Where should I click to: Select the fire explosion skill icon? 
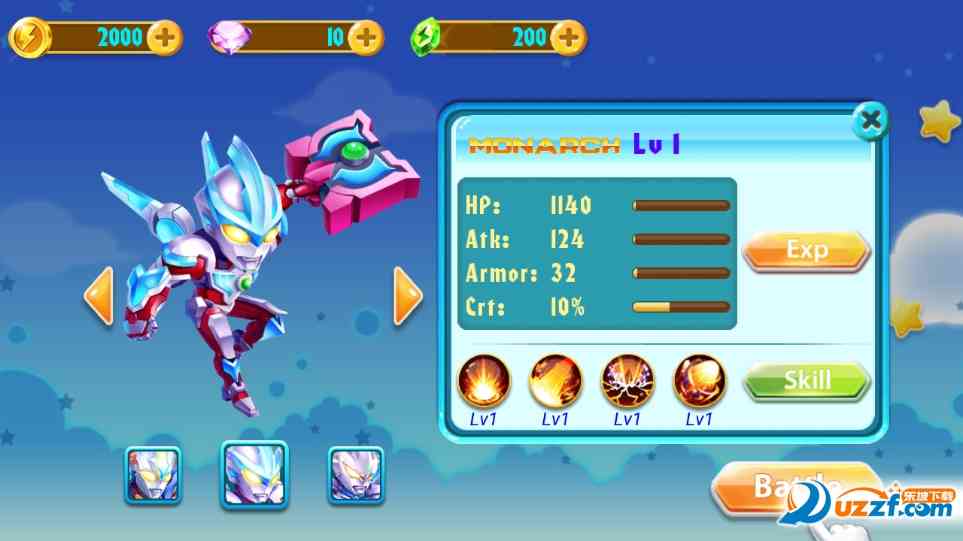pos(484,381)
